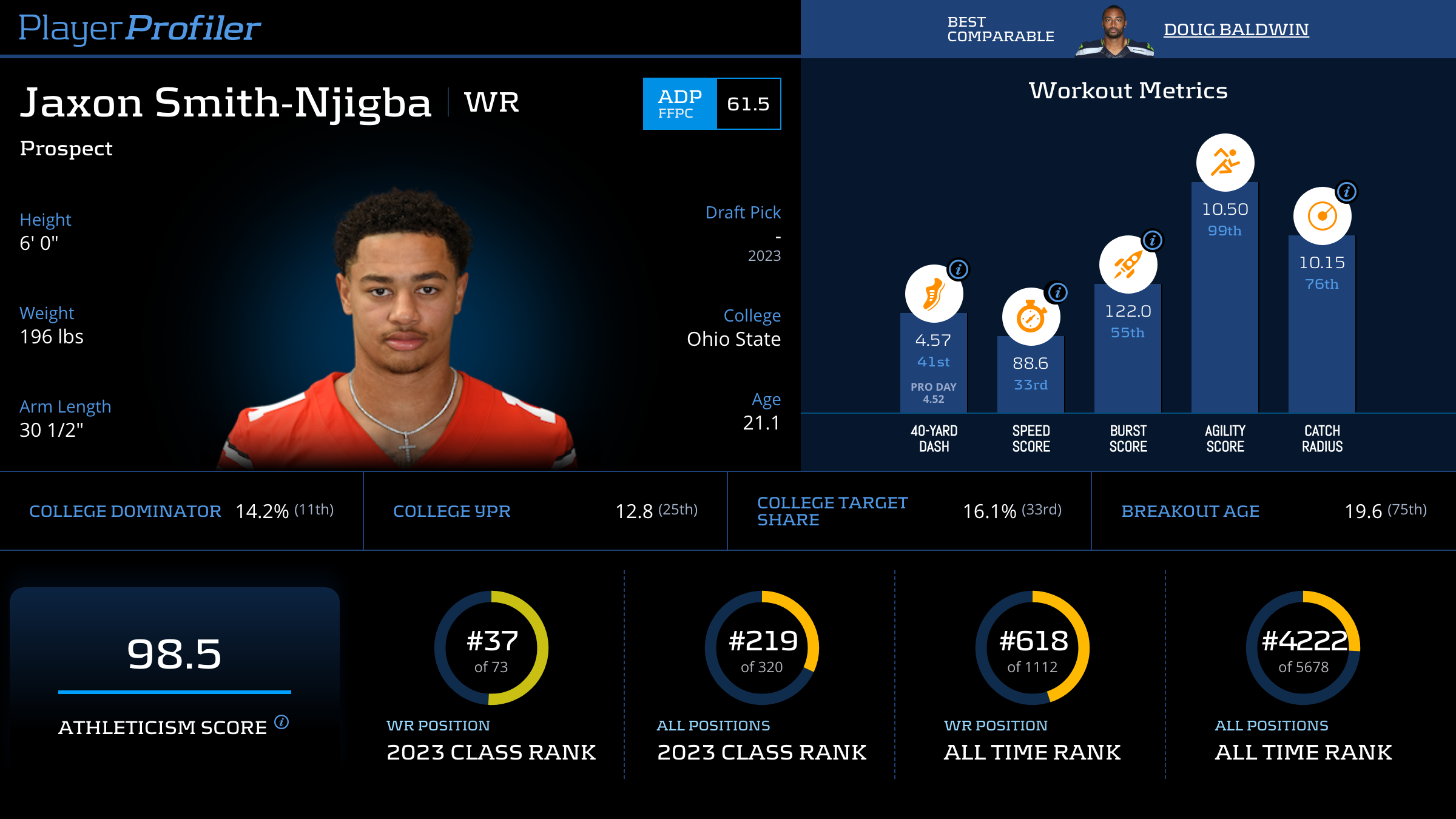Open the Athleticism Score info icon

click(281, 722)
